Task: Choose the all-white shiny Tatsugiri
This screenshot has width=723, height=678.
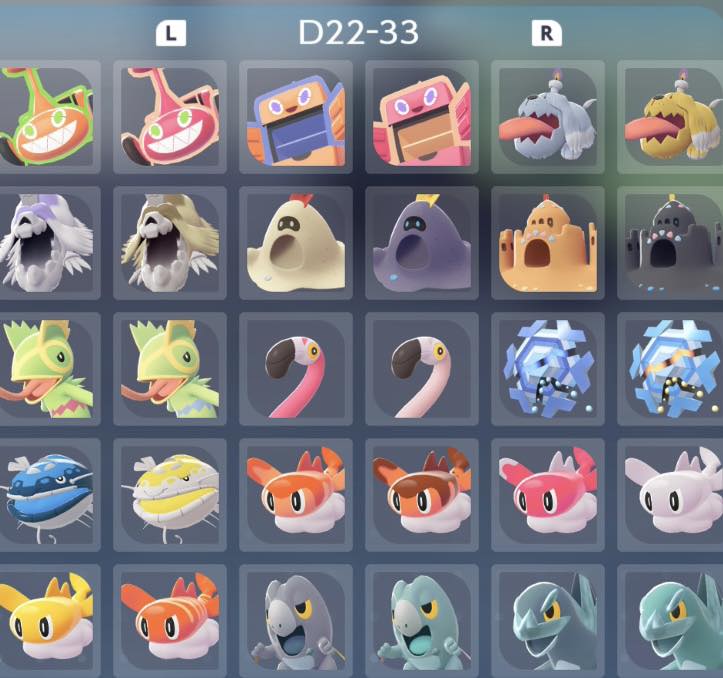Action: pyautogui.click(x=672, y=494)
